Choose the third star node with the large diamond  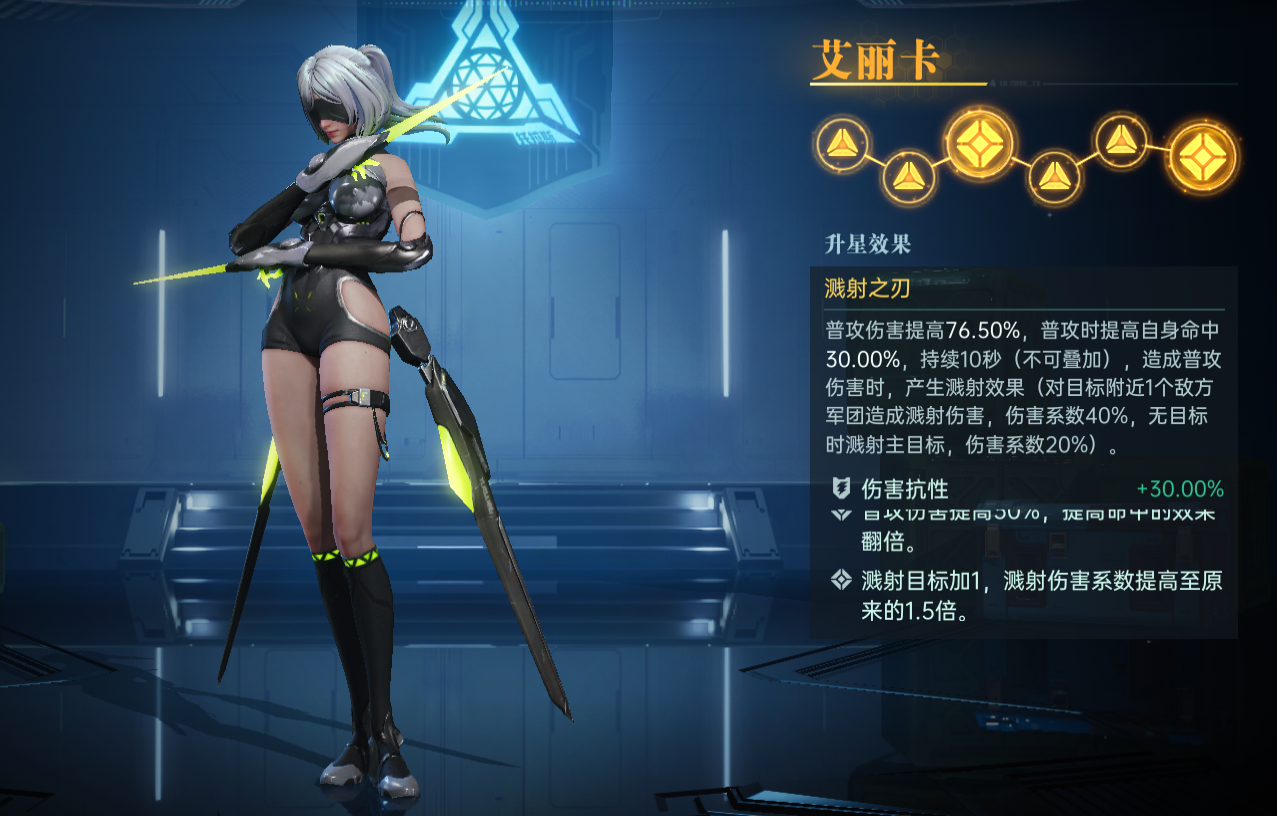(980, 143)
